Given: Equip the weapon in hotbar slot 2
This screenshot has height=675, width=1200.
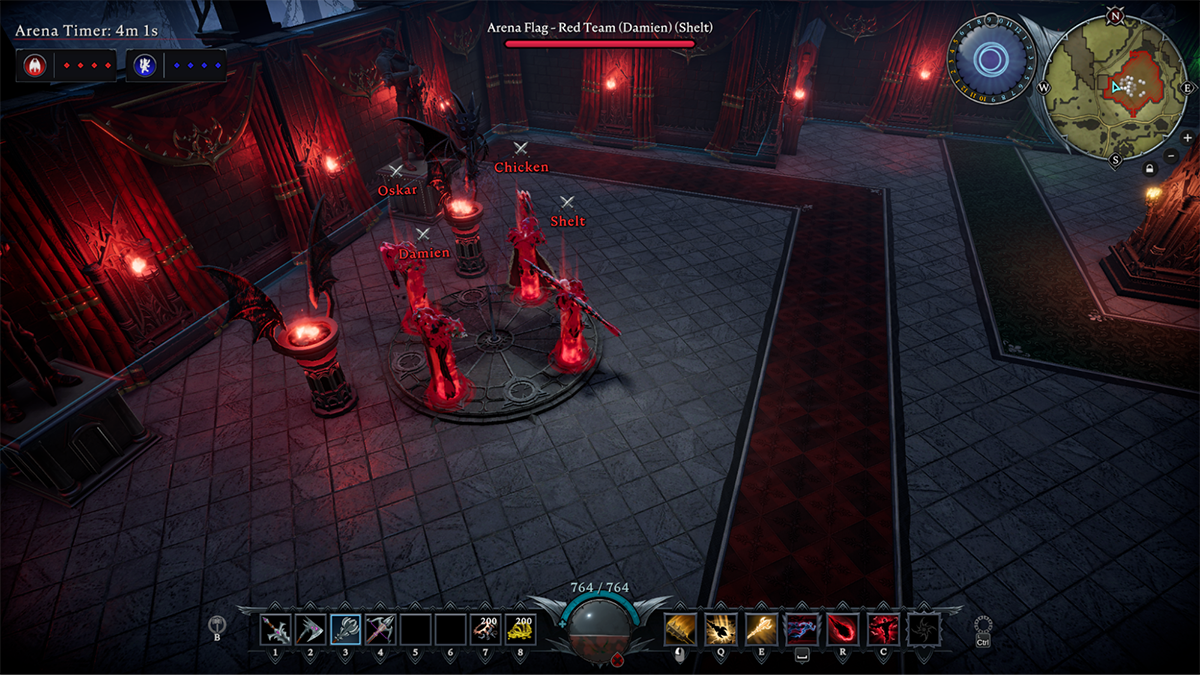Looking at the screenshot, I should 311,629.
